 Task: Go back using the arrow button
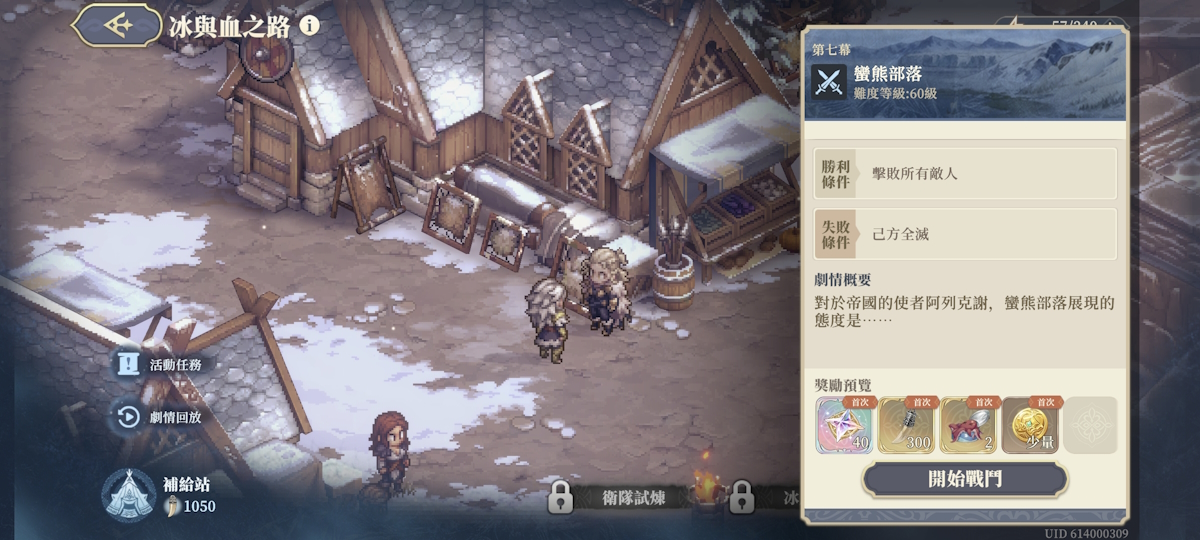119,24
